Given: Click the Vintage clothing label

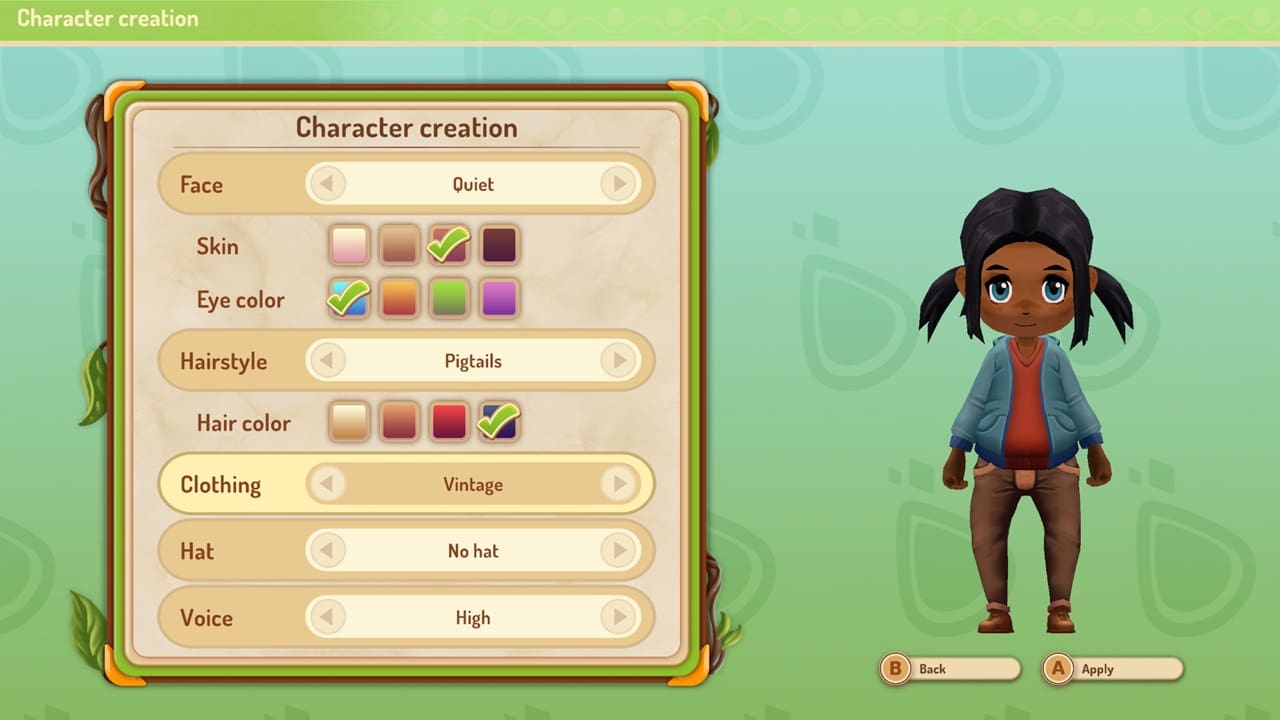Looking at the screenshot, I should click(473, 484).
